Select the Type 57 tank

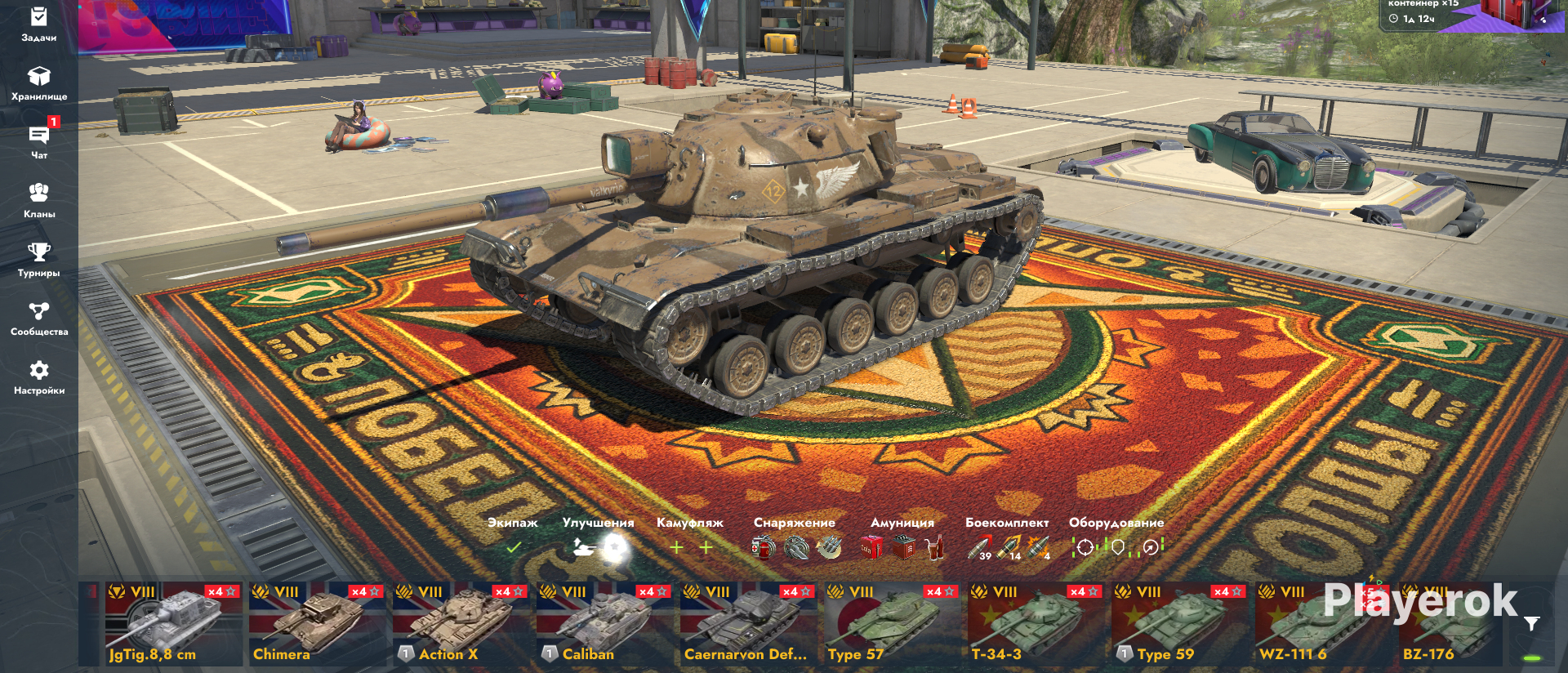(892, 624)
